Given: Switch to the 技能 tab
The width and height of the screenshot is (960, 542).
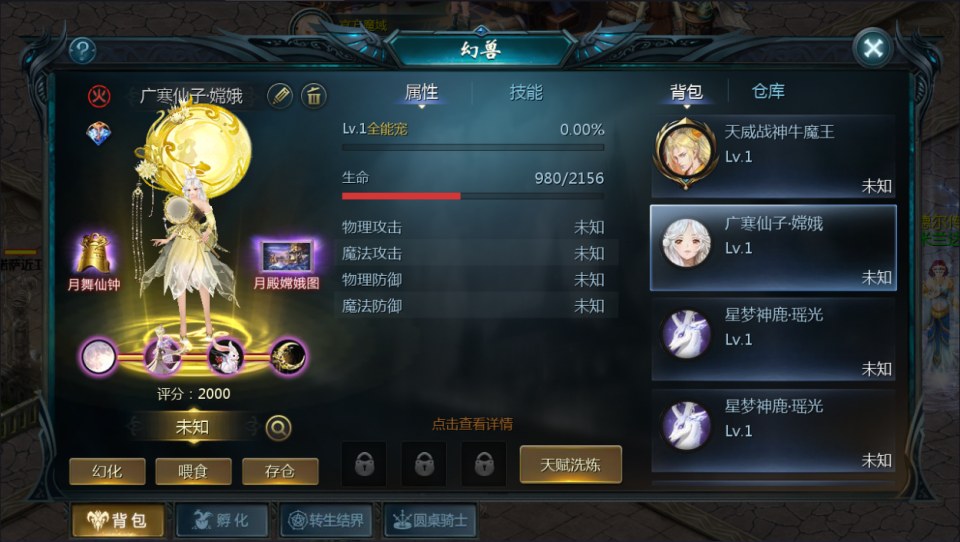Looking at the screenshot, I should coord(526,92).
